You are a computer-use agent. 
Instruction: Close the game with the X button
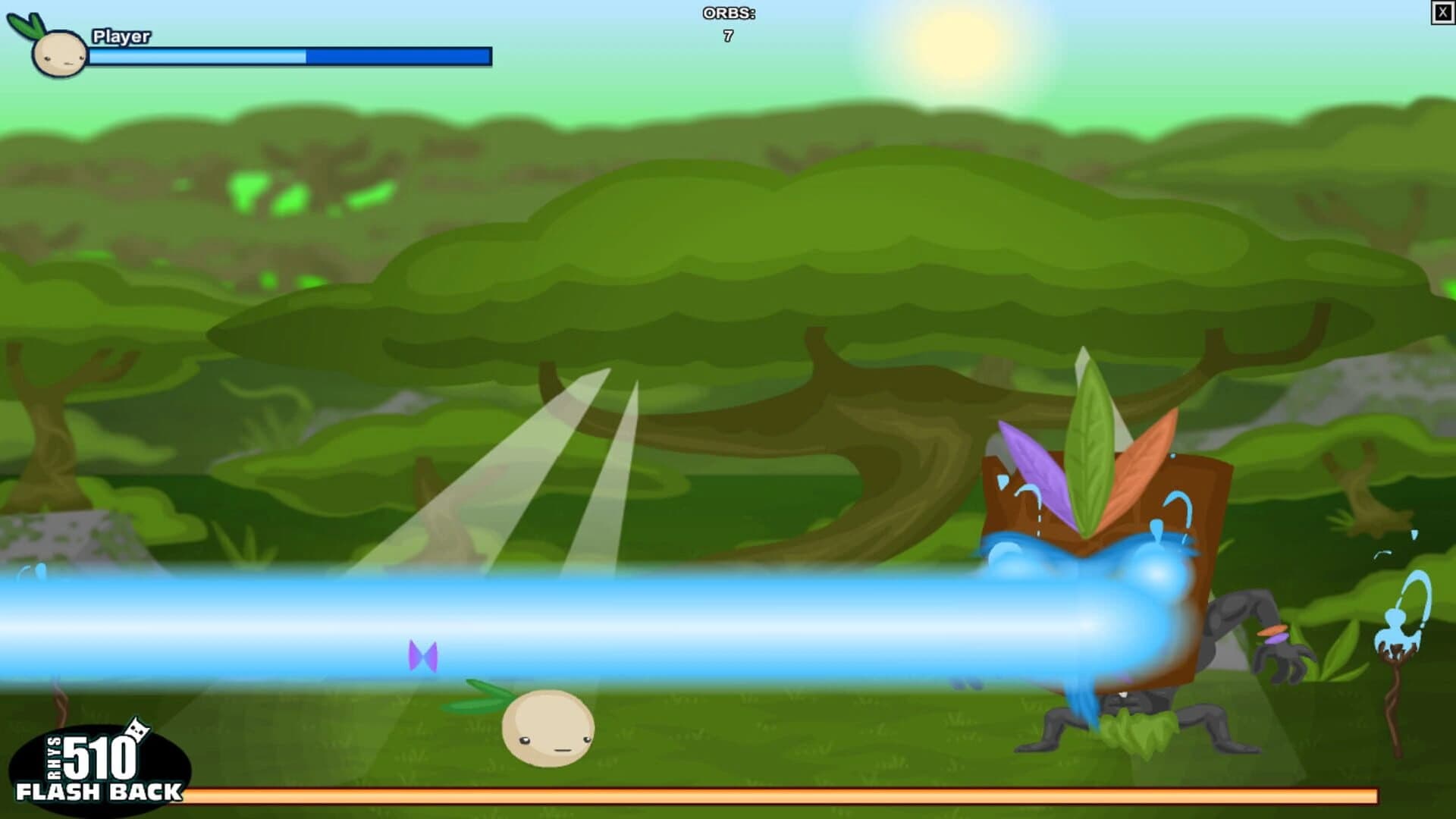[1445, 11]
